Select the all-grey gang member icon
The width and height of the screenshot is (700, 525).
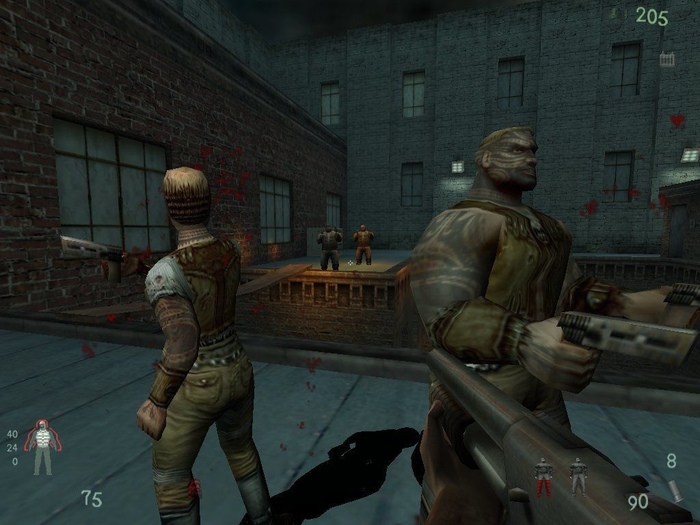click(x=577, y=474)
